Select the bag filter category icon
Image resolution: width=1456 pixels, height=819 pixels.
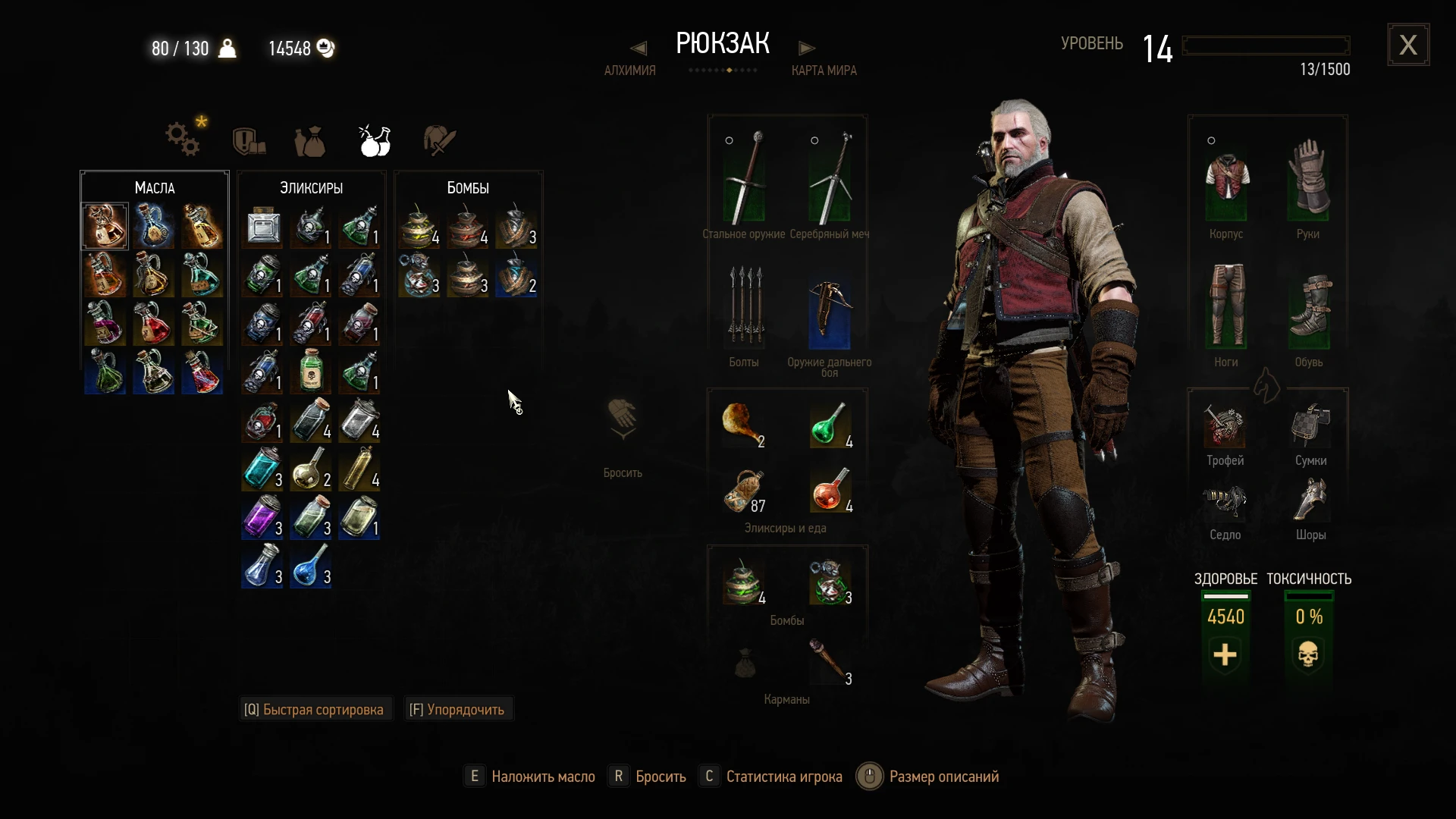(311, 142)
